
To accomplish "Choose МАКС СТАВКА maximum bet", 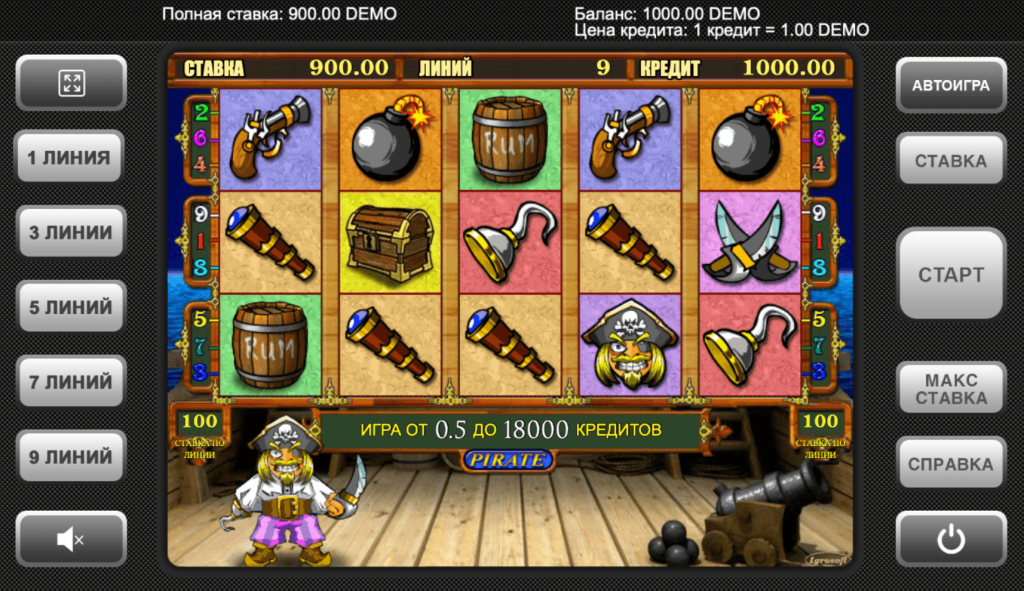I will 950,389.
